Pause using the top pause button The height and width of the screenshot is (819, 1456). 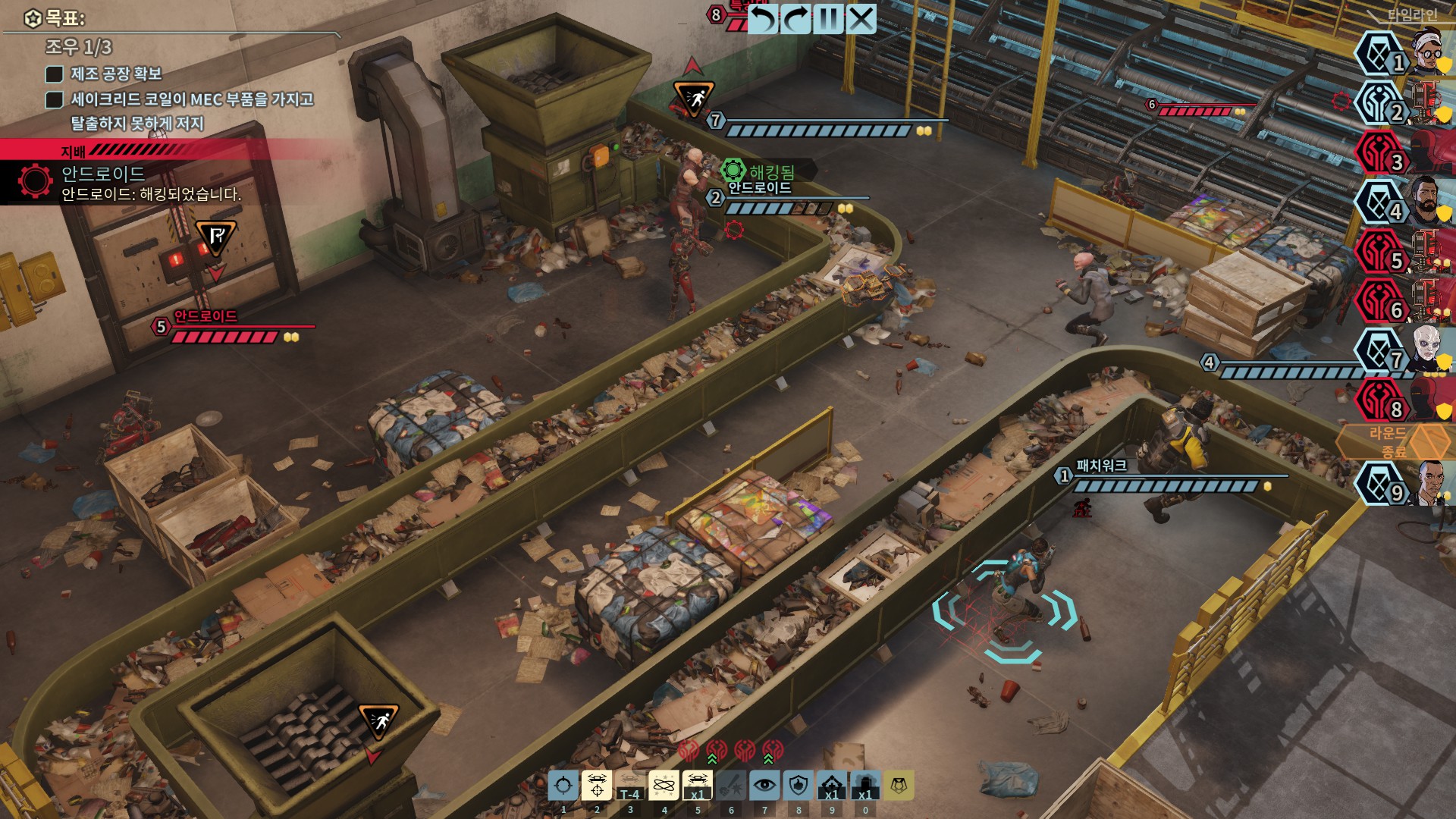(828, 19)
